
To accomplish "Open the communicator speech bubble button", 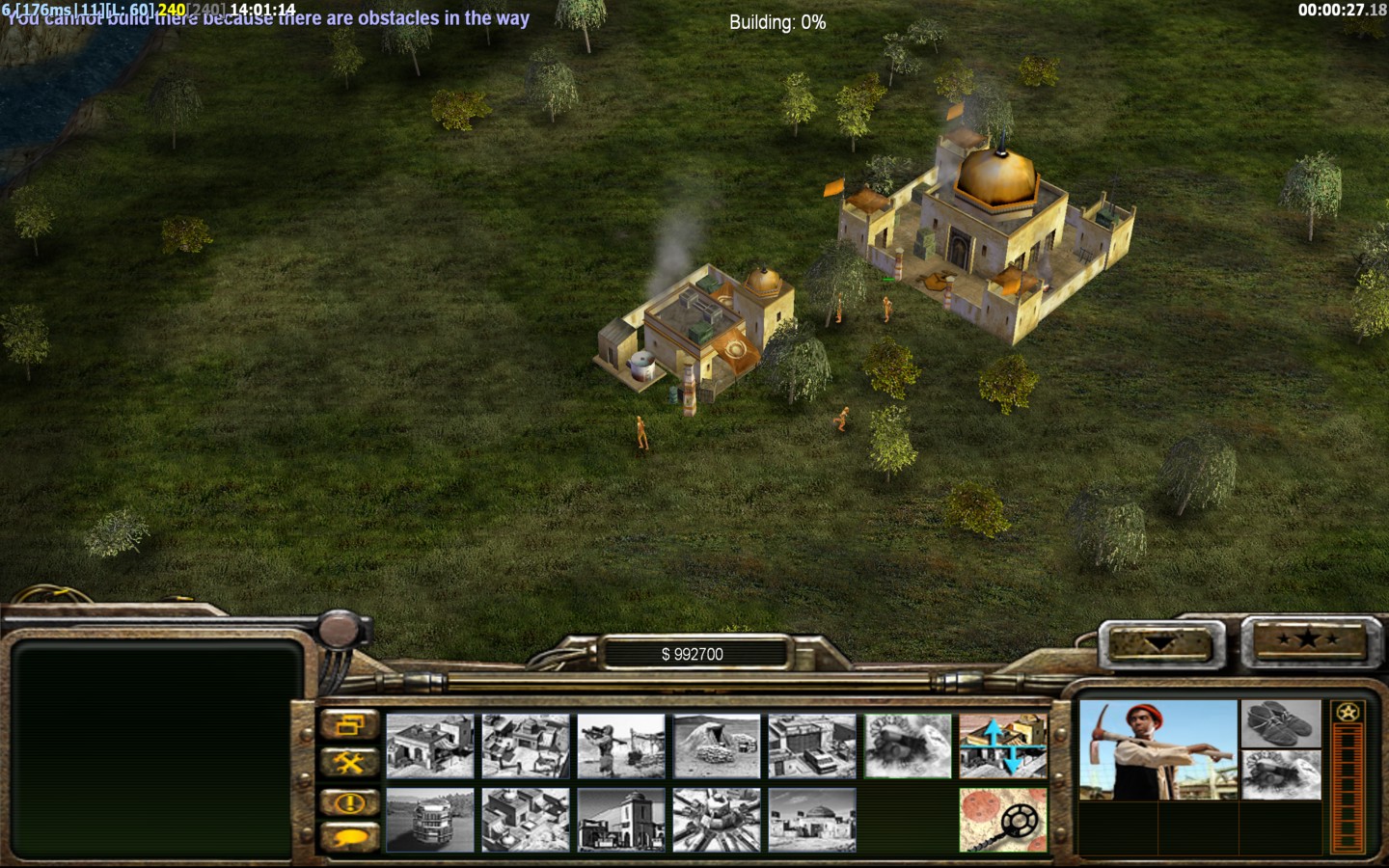I will tap(349, 837).
